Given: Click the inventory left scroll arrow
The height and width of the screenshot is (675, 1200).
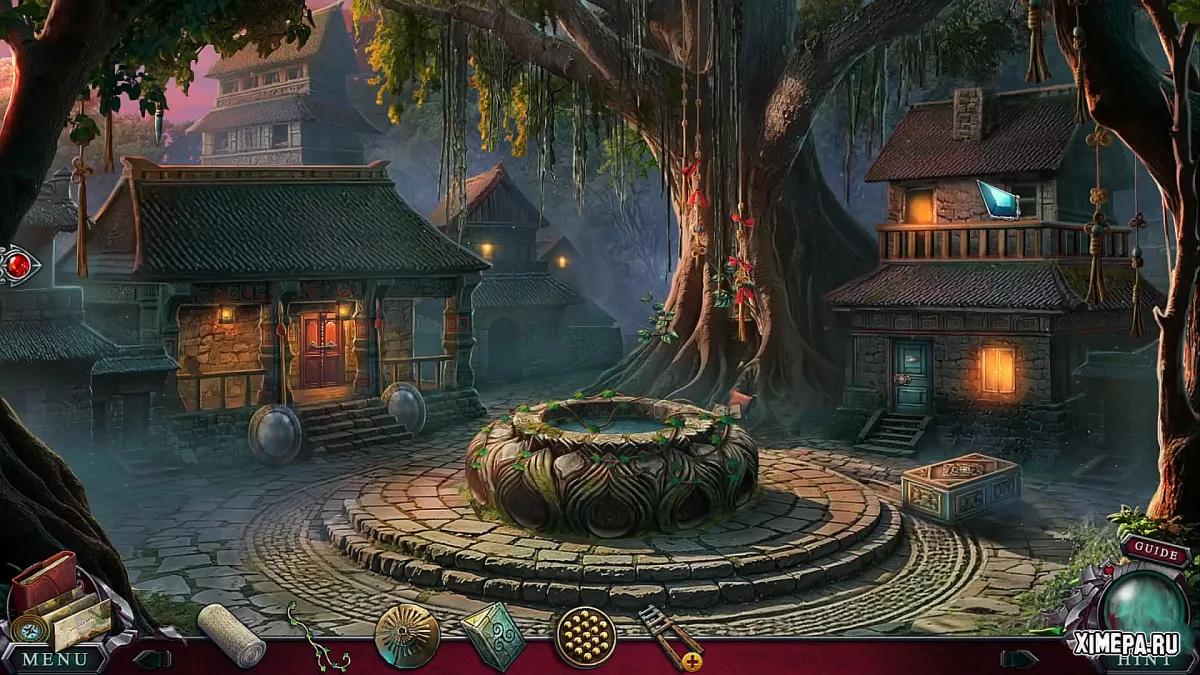Looking at the screenshot, I should point(152,659).
